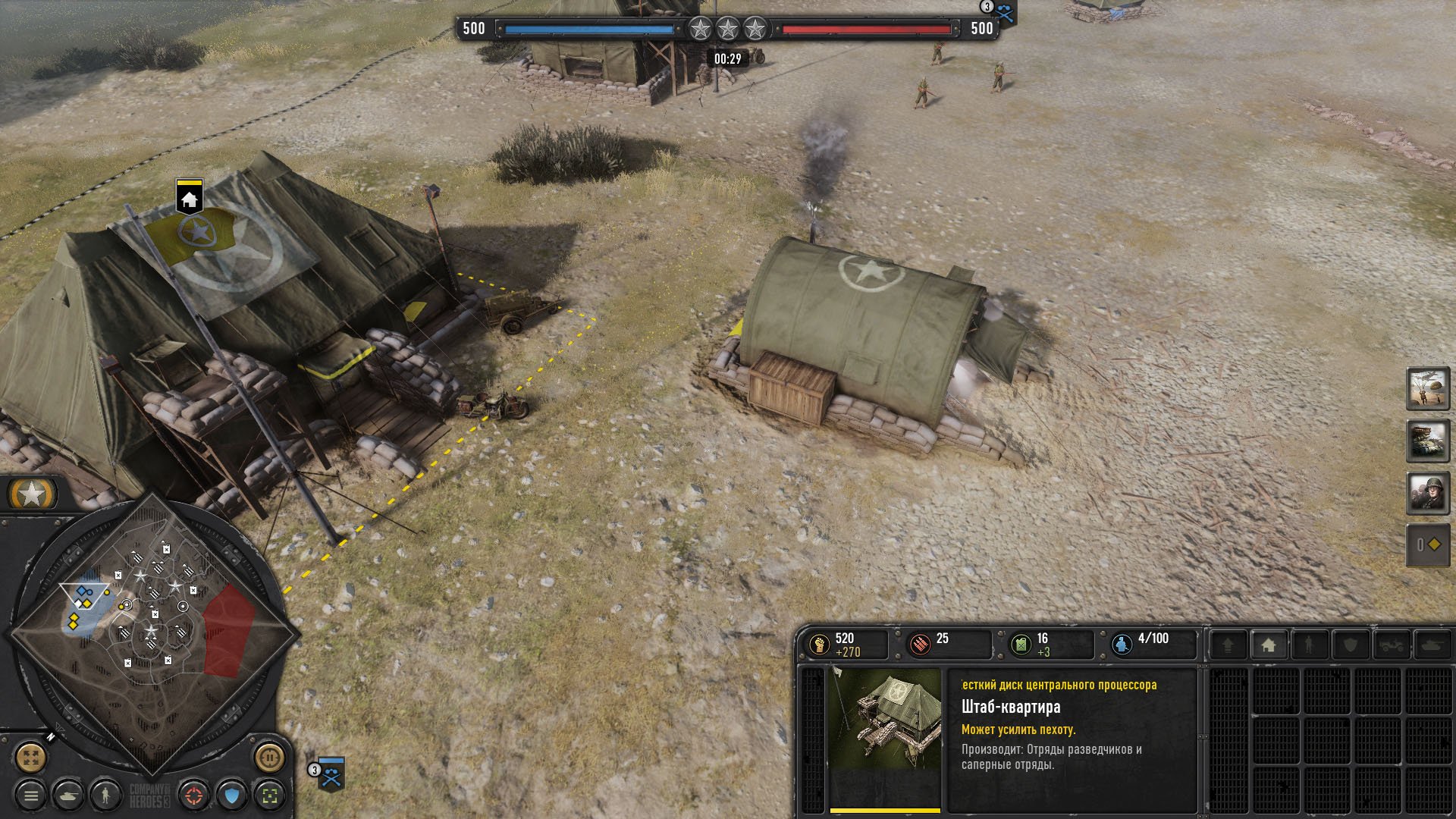Select the infantry soldier filter button

[x=105, y=795]
